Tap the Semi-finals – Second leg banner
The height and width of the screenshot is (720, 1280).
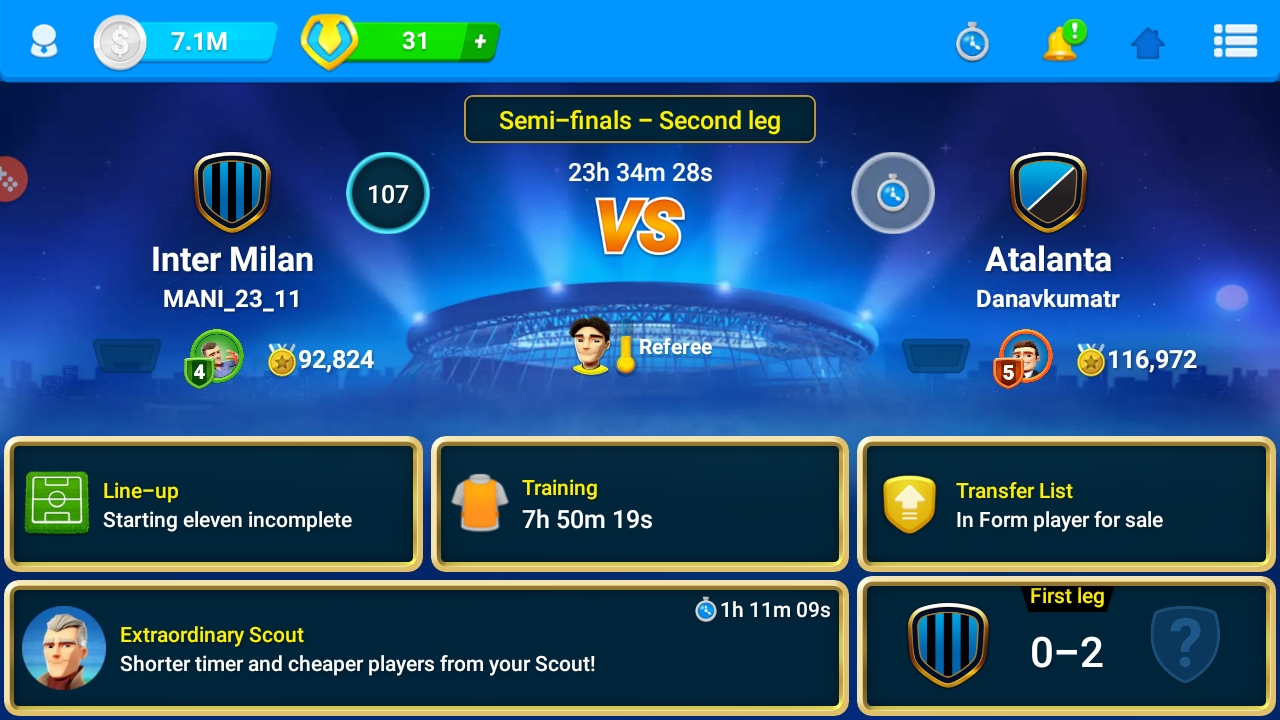pos(640,120)
